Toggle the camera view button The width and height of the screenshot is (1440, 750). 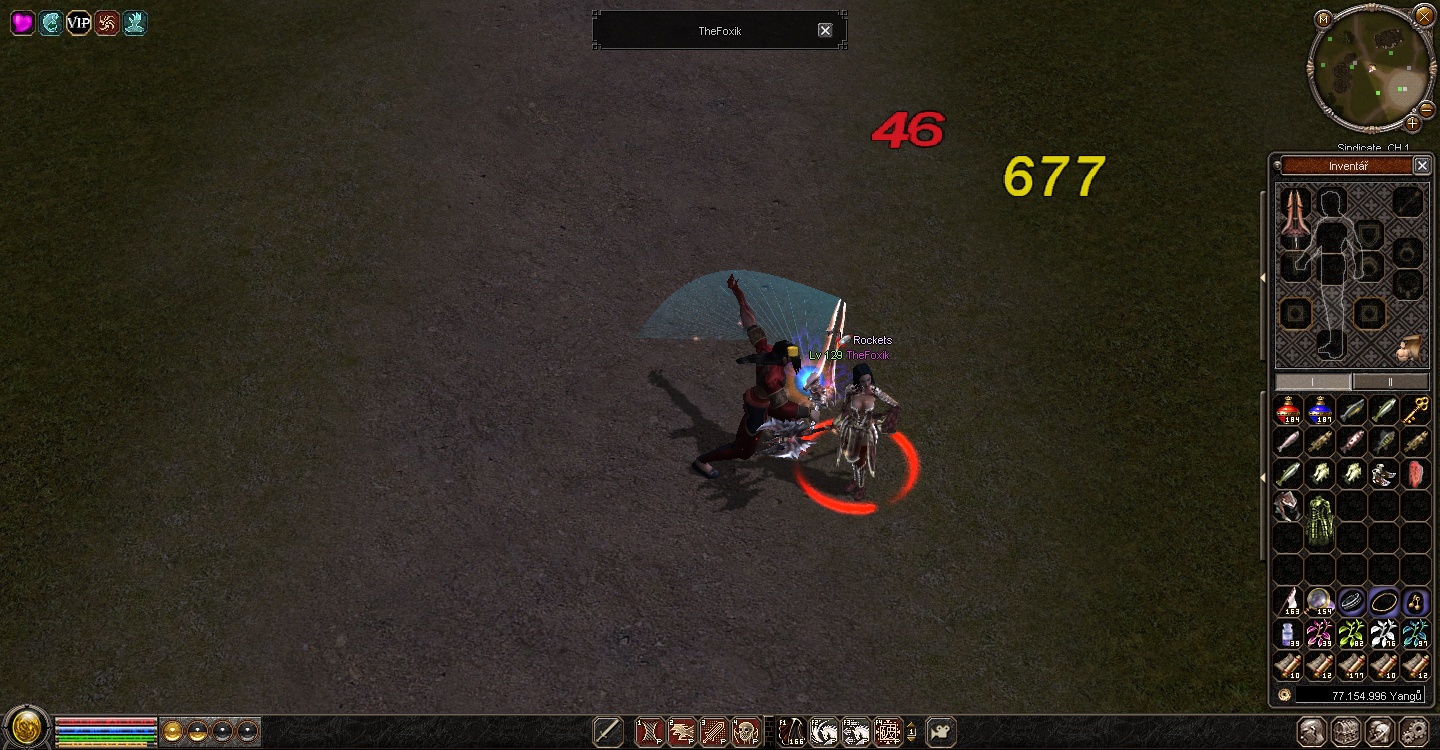pyautogui.click(x=941, y=732)
